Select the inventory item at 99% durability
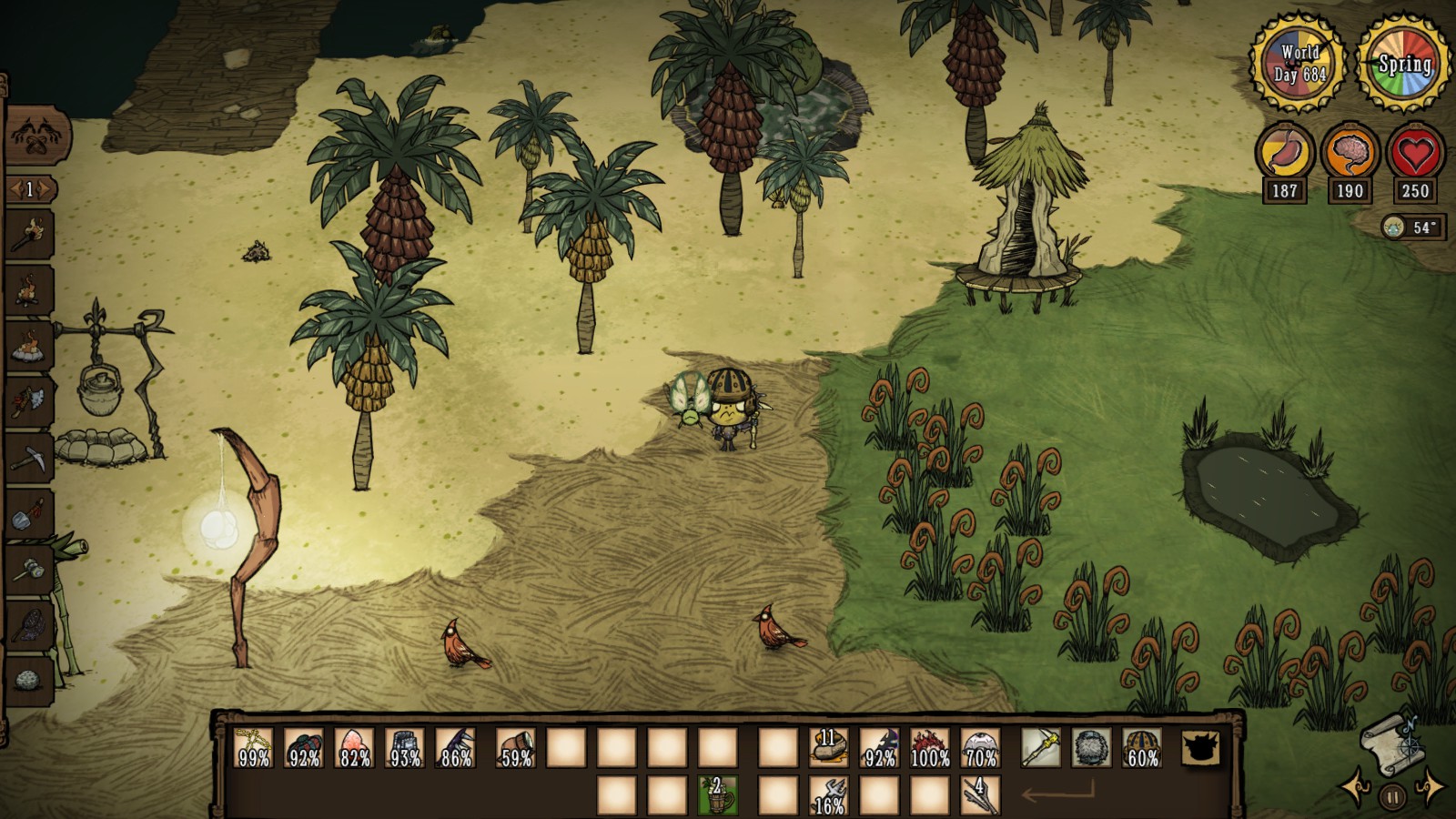Viewport: 1456px width, 819px height. (253, 748)
